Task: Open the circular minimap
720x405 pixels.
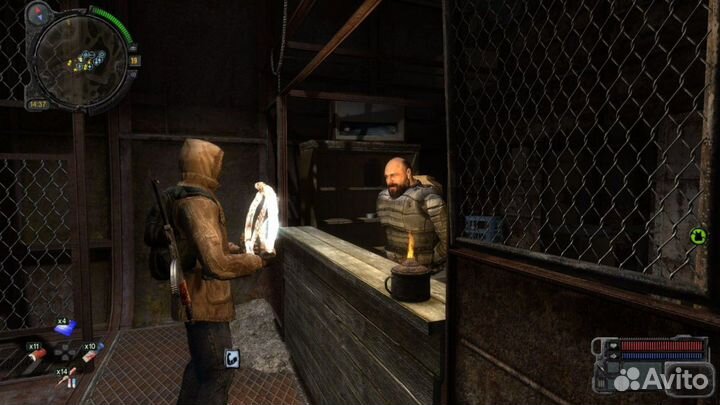Action: [x=80, y=60]
